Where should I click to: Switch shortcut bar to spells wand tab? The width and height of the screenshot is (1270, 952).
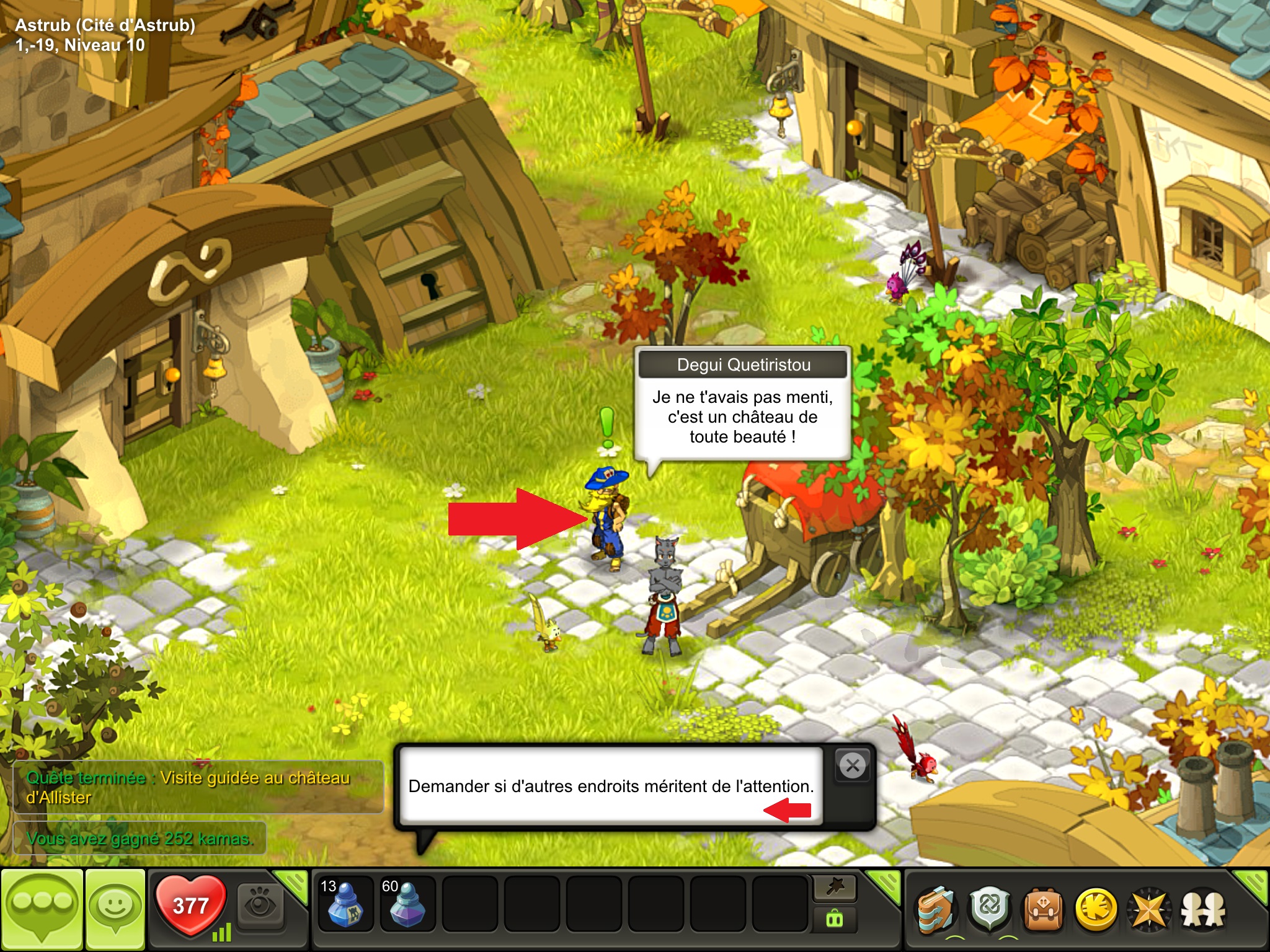coord(835,888)
